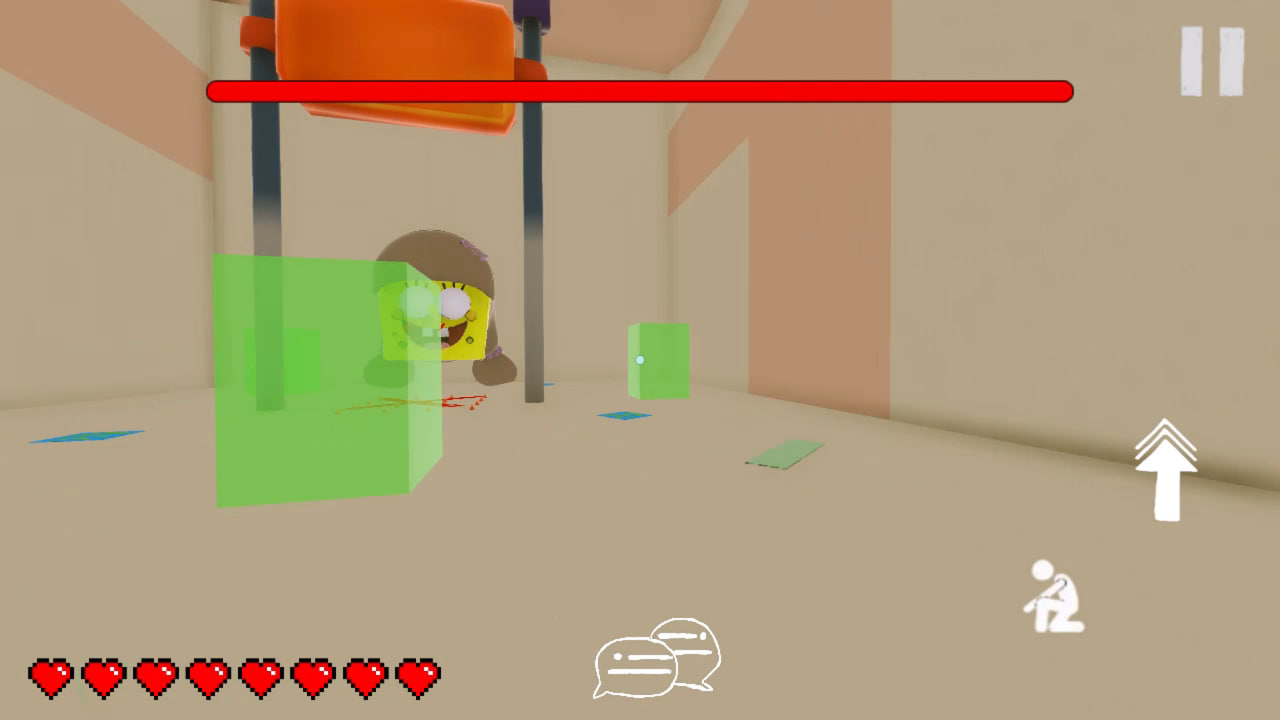Tap the red boss health bar
The width and height of the screenshot is (1280, 720).
coord(640,91)
